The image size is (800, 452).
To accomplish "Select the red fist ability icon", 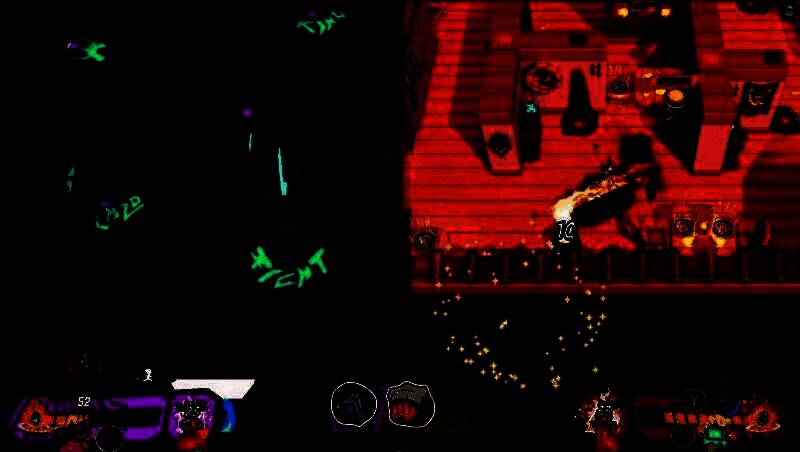I will (x=409, y=404).
